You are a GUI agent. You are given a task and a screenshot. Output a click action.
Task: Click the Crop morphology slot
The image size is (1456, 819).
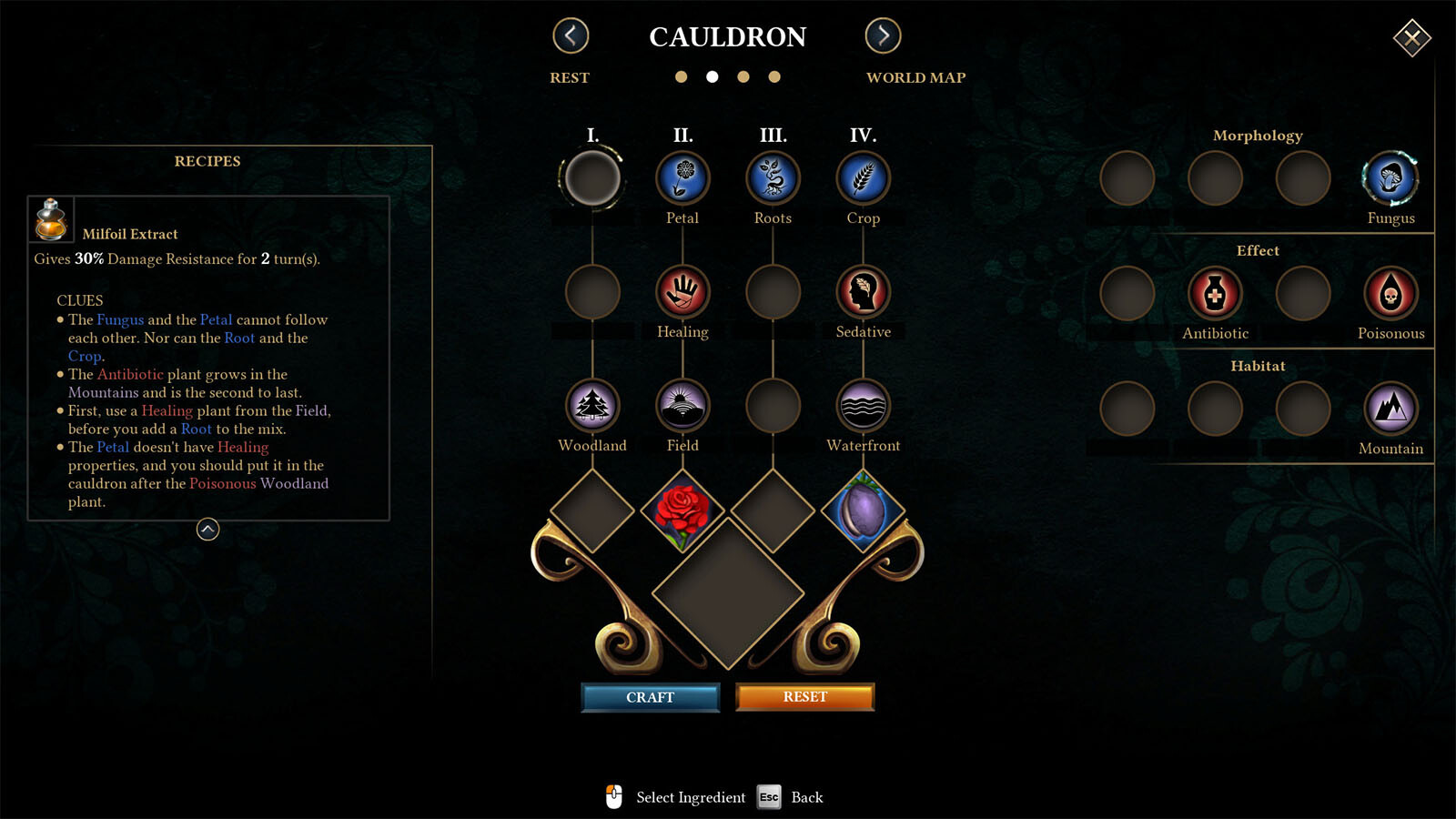coord(863,178)
